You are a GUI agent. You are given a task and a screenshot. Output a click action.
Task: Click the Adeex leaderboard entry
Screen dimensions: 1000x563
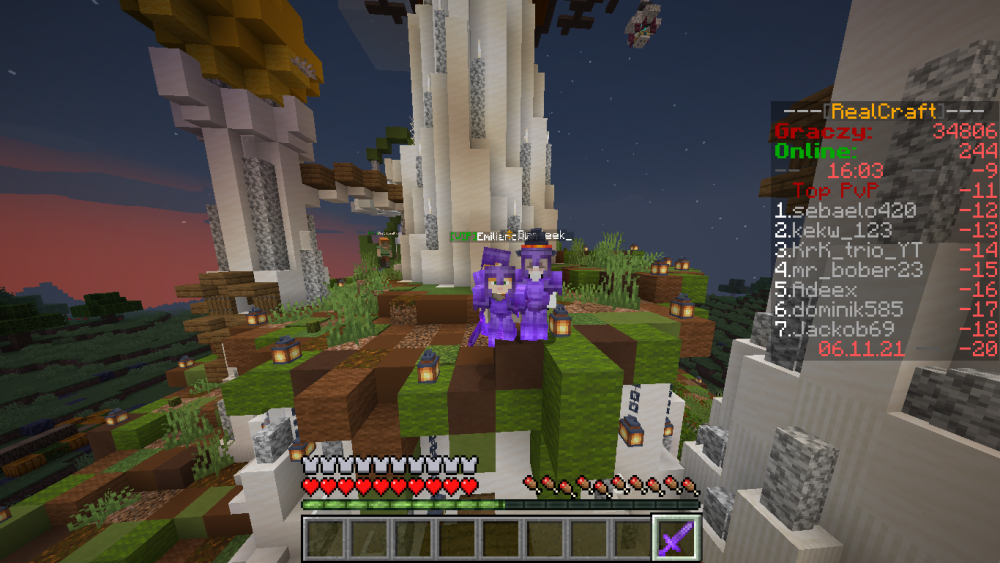pyautogui.click(x=815, y=290)
